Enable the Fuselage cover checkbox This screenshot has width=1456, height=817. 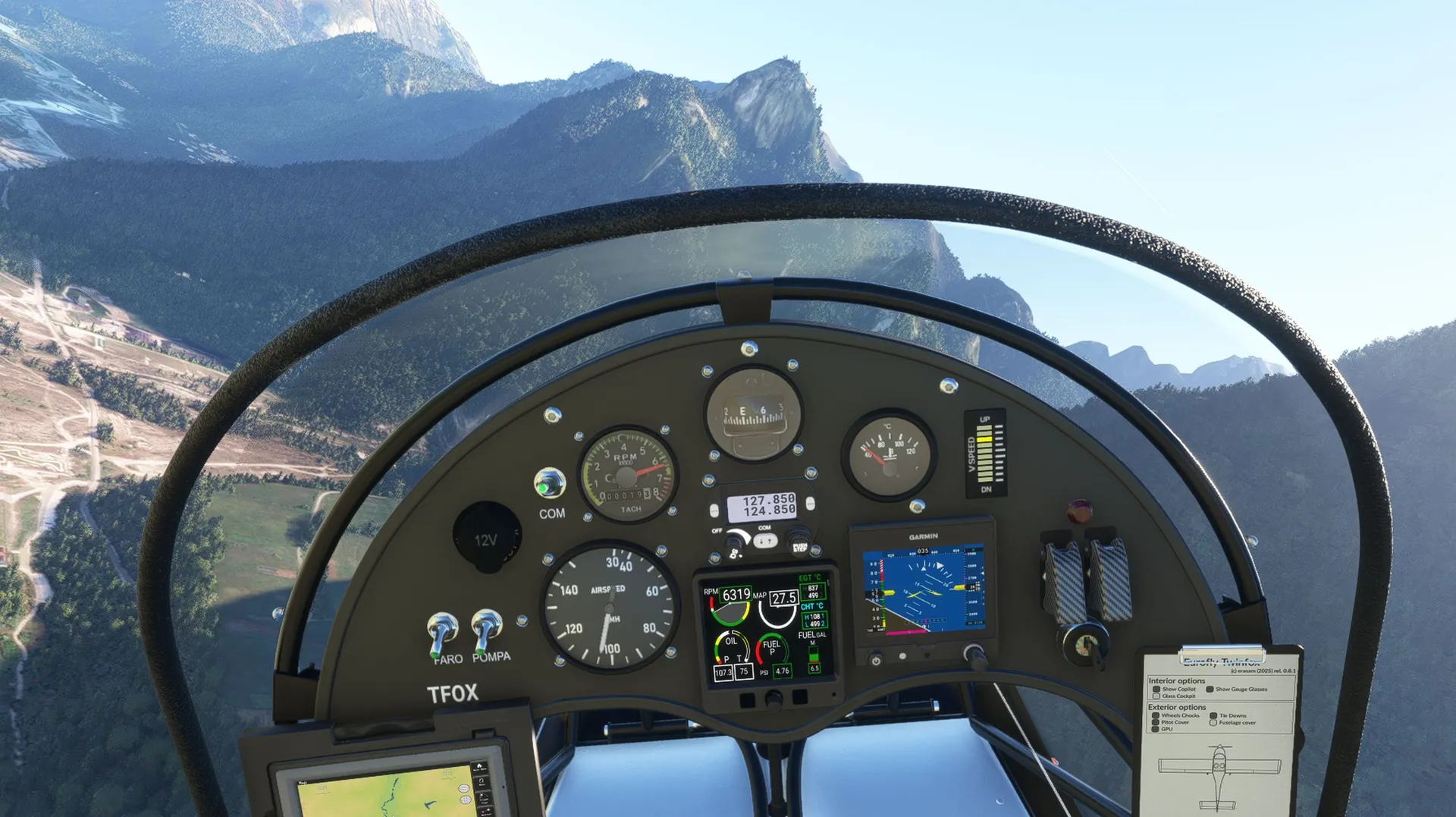click(x=1213, y=722)
